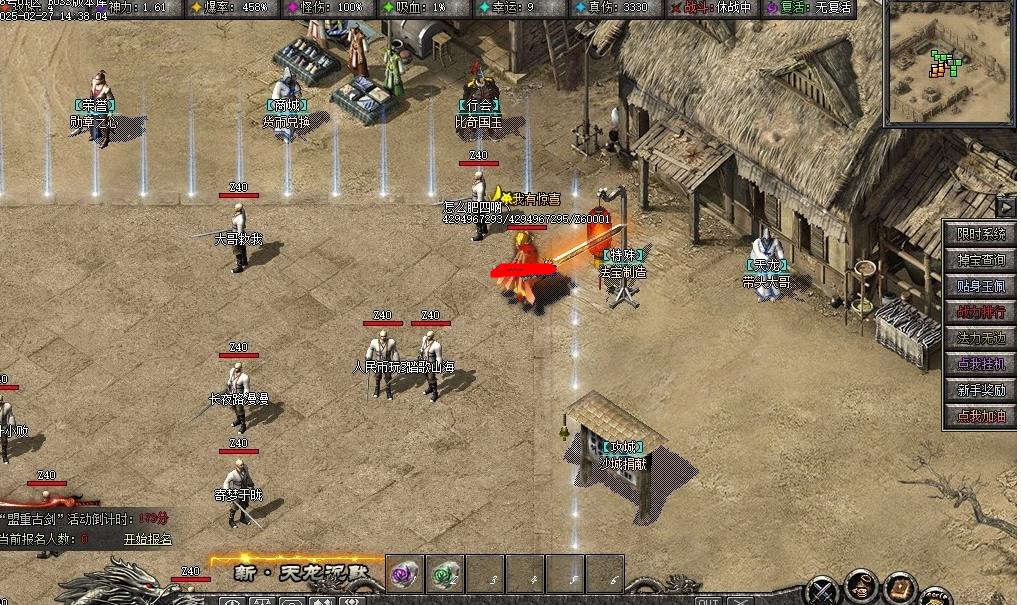Viewport: 1021px width, 605px height.
Task: Open the 贴身玉佩 panel
Action: click(x=980, y=286)
